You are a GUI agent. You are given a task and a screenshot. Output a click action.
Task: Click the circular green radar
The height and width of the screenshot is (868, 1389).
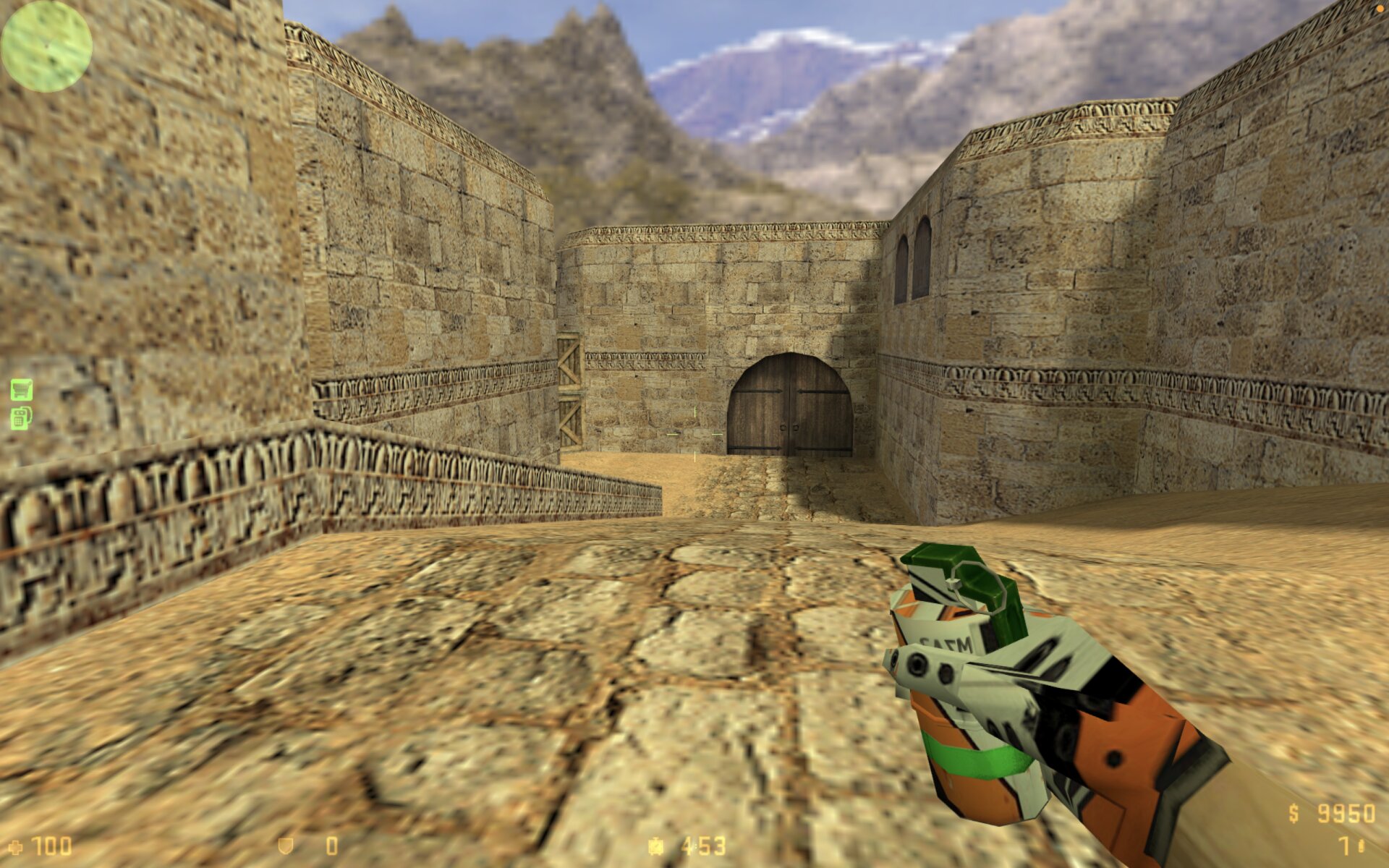[46, 46]
